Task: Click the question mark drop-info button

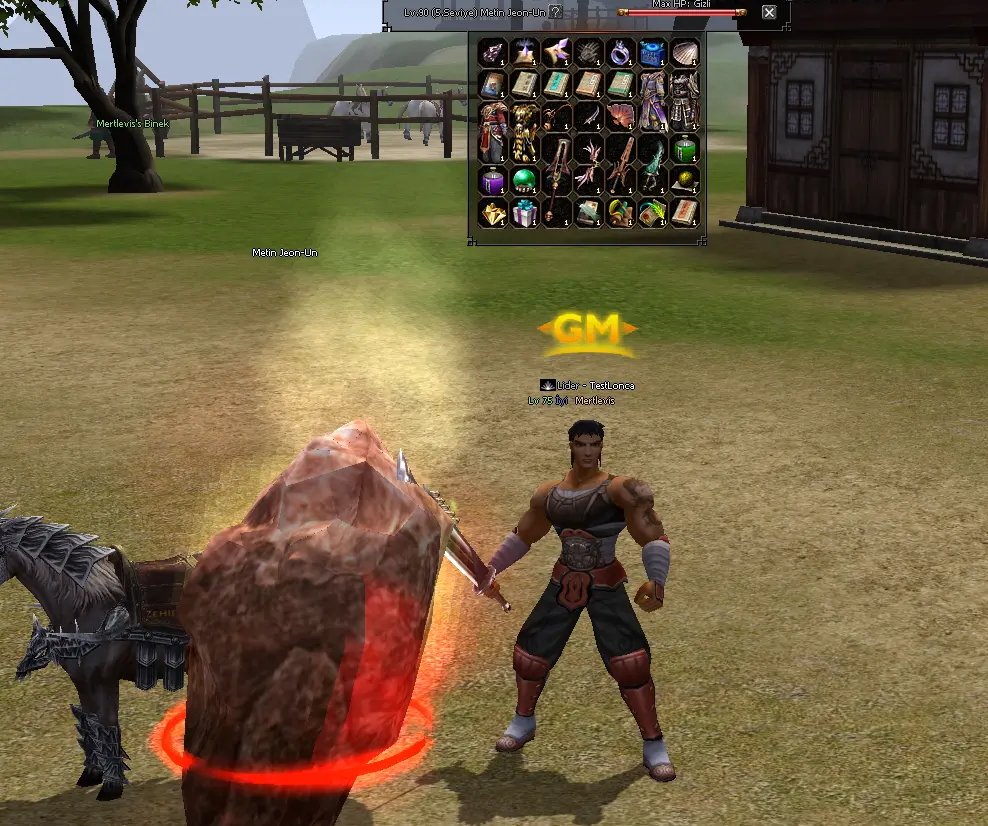Action: tap(556, 12)
